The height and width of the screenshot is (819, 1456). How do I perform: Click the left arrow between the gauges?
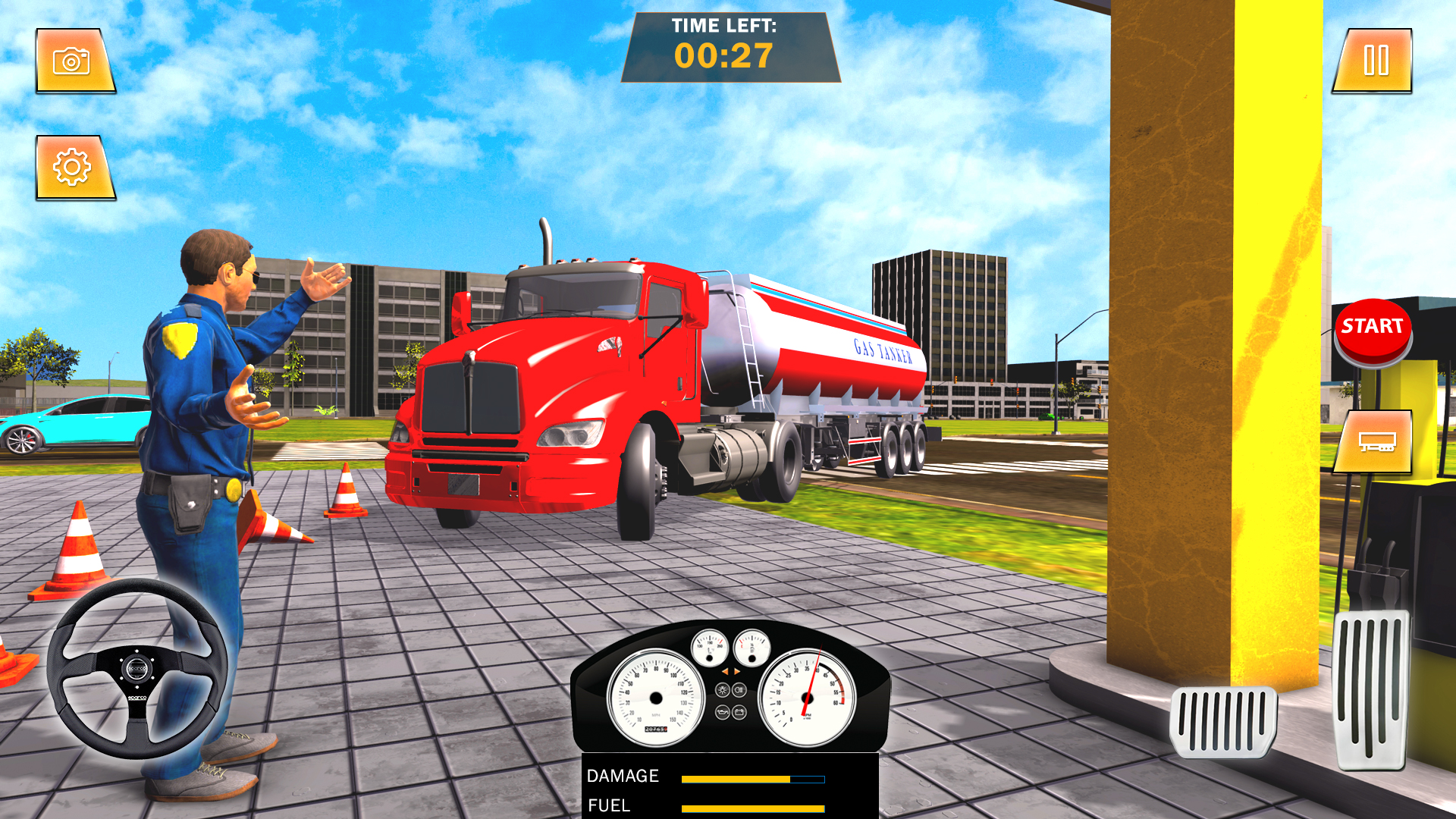coord(726,671)
